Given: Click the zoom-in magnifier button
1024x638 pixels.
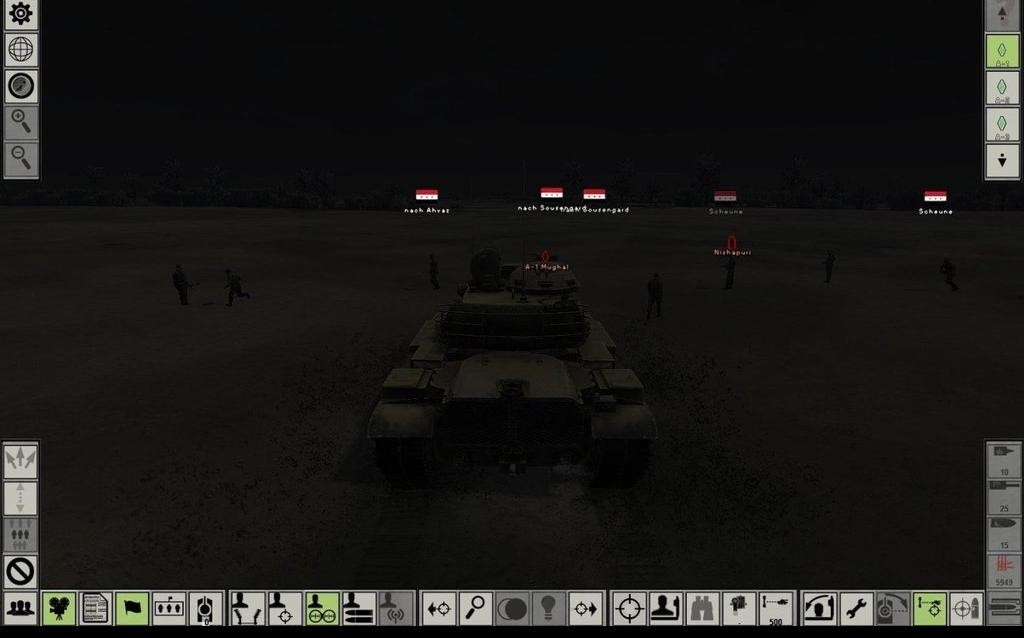Looking at the screenshot, I should [x=20, y=121].
